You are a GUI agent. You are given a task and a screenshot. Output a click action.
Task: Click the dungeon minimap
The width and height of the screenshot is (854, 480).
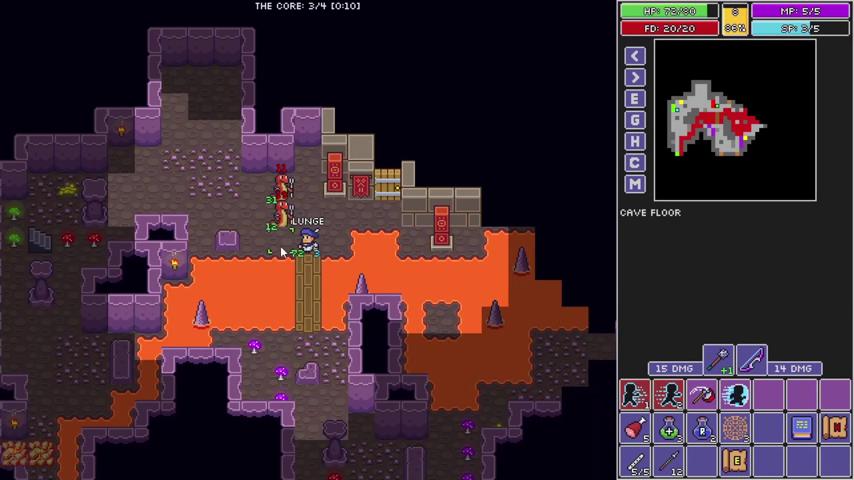[735, 120]
